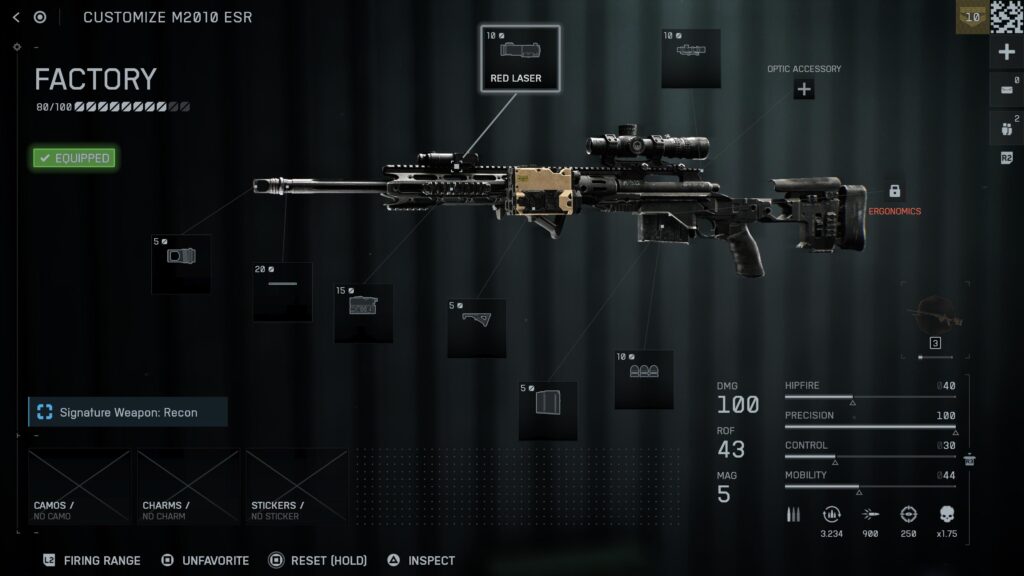Click the green Equipped badge
The width and height of the screenshot is (1024, 576).
pos(74,158)
